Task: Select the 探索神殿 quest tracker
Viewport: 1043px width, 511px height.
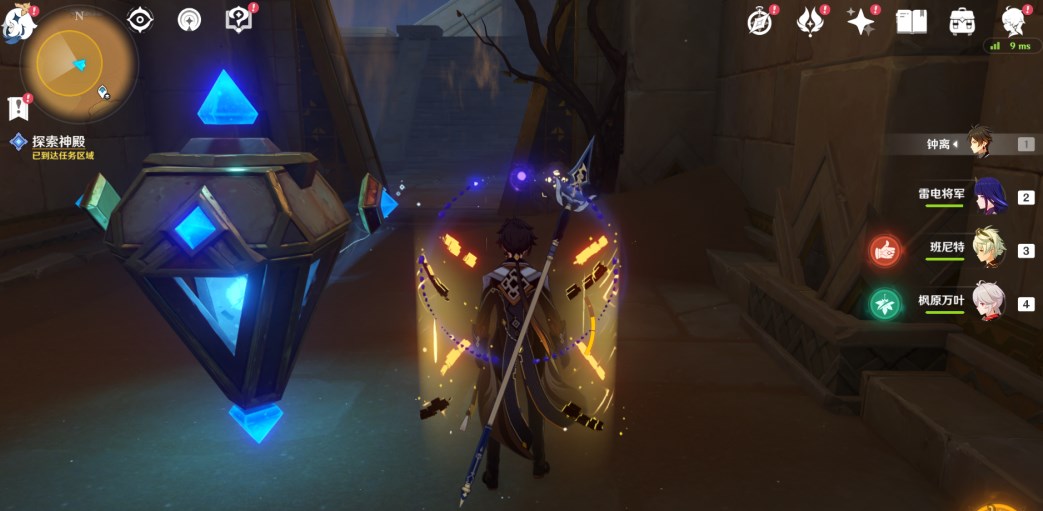Action: (55, 142)
